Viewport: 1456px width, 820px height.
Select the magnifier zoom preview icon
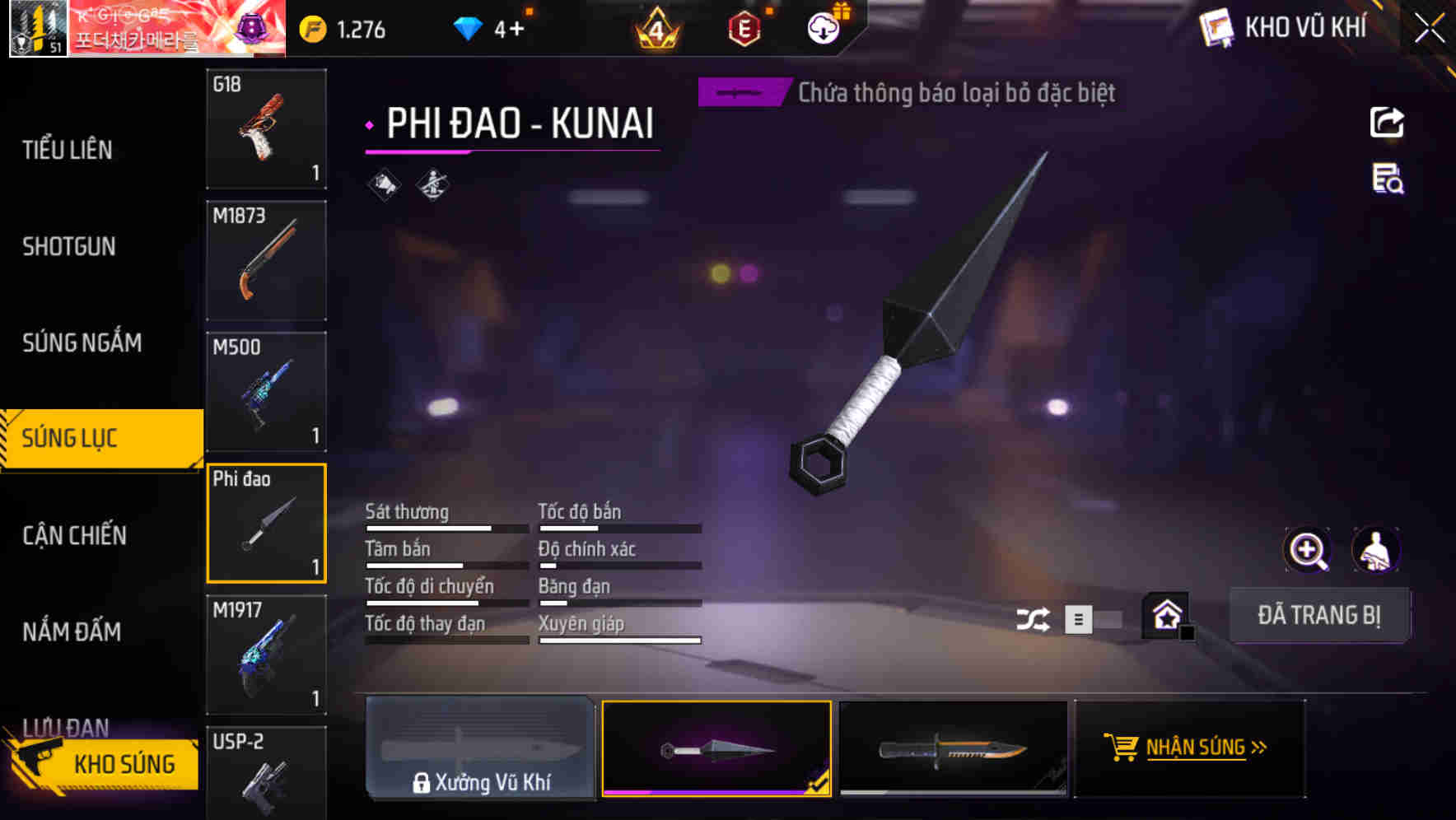[x=1308, y=550]
